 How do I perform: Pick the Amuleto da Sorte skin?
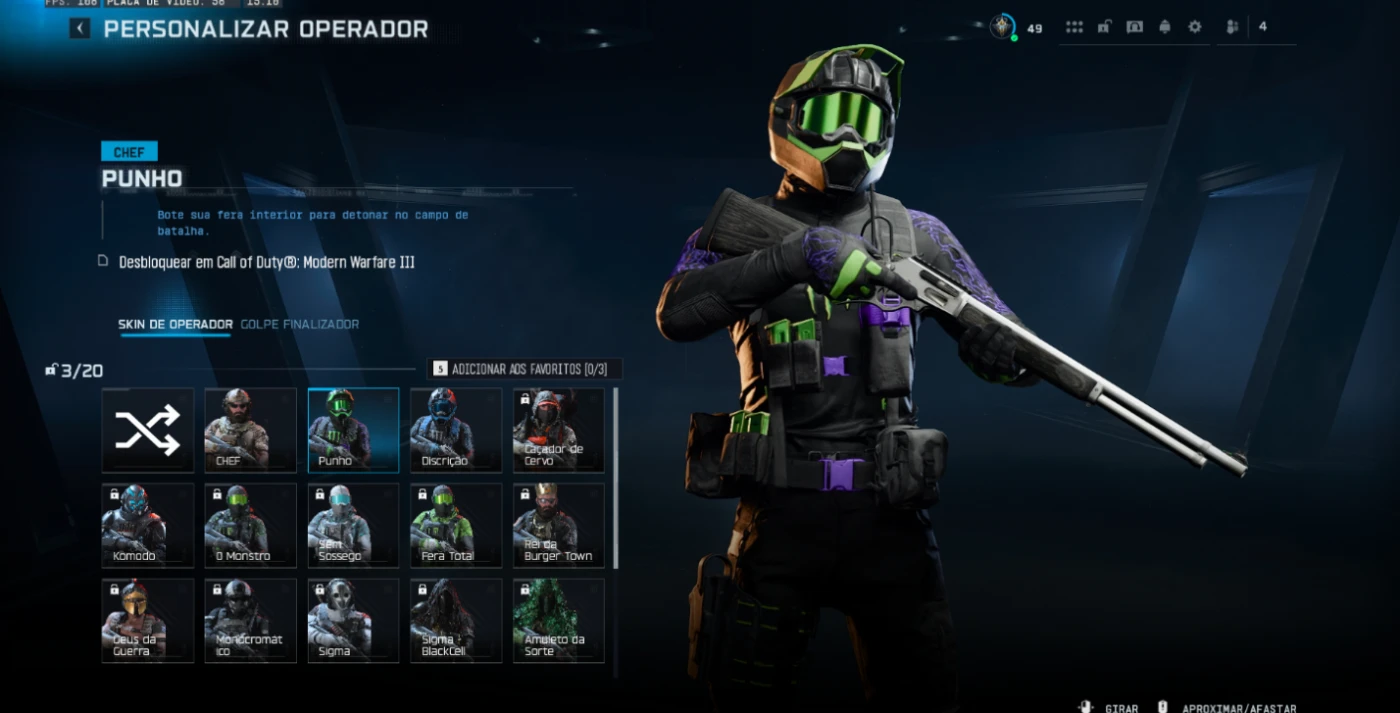[x=559, y=620]
